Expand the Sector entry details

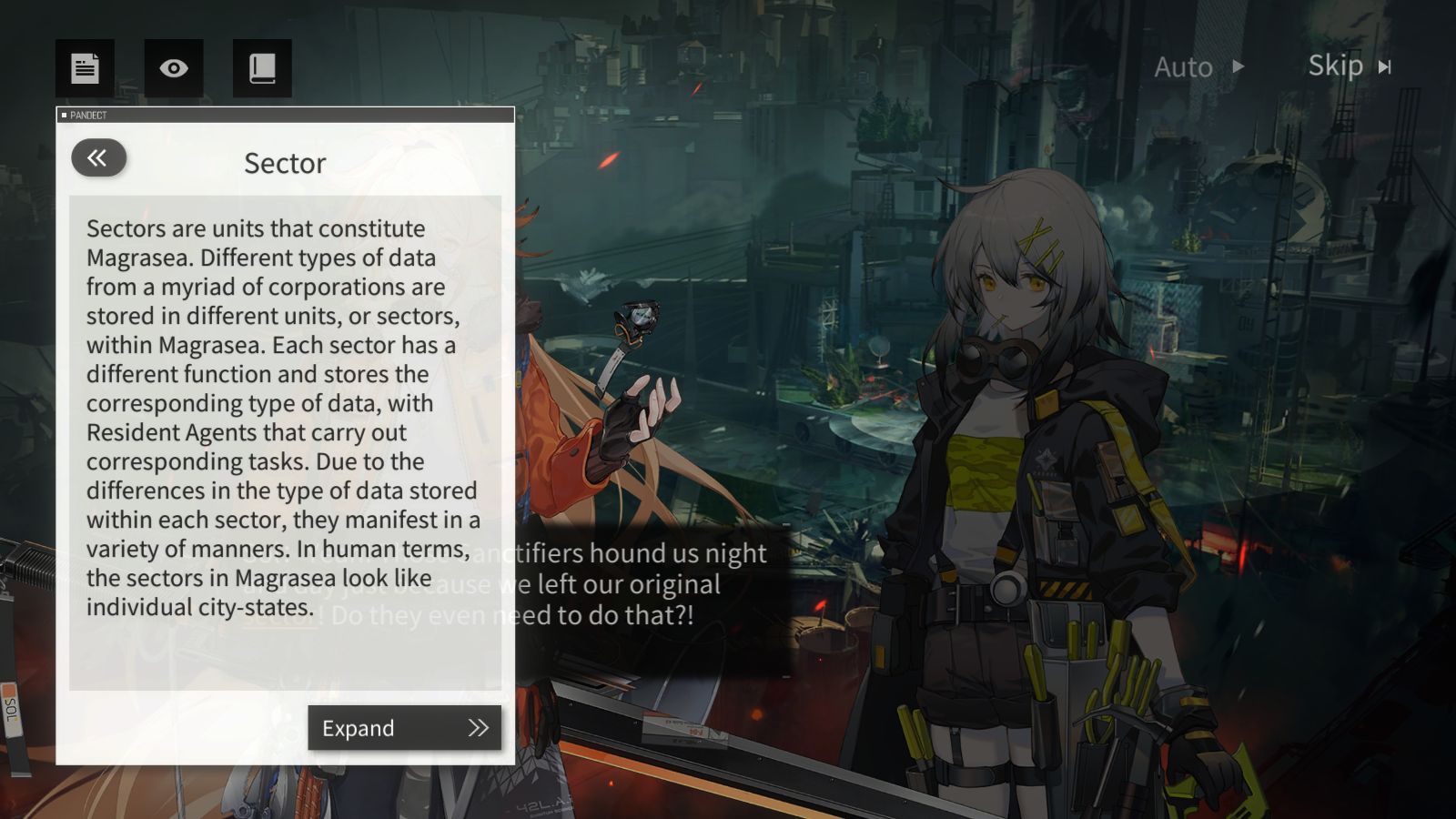[404, 728]
